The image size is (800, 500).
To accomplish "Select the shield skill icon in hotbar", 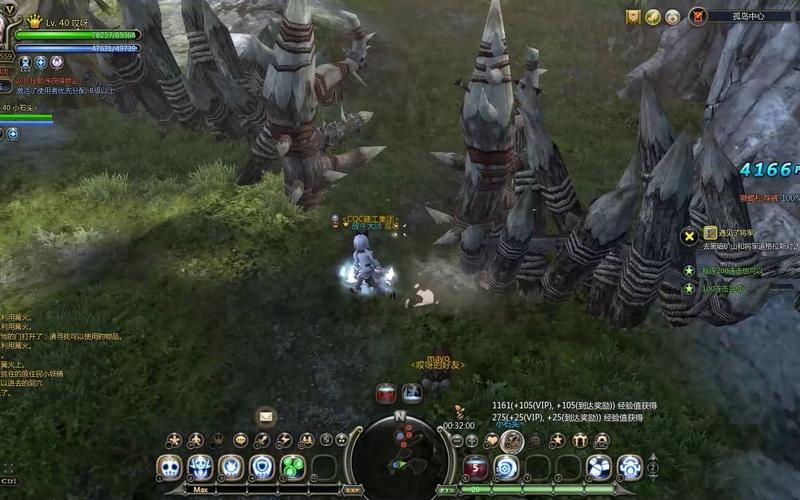I will point(262,467).
